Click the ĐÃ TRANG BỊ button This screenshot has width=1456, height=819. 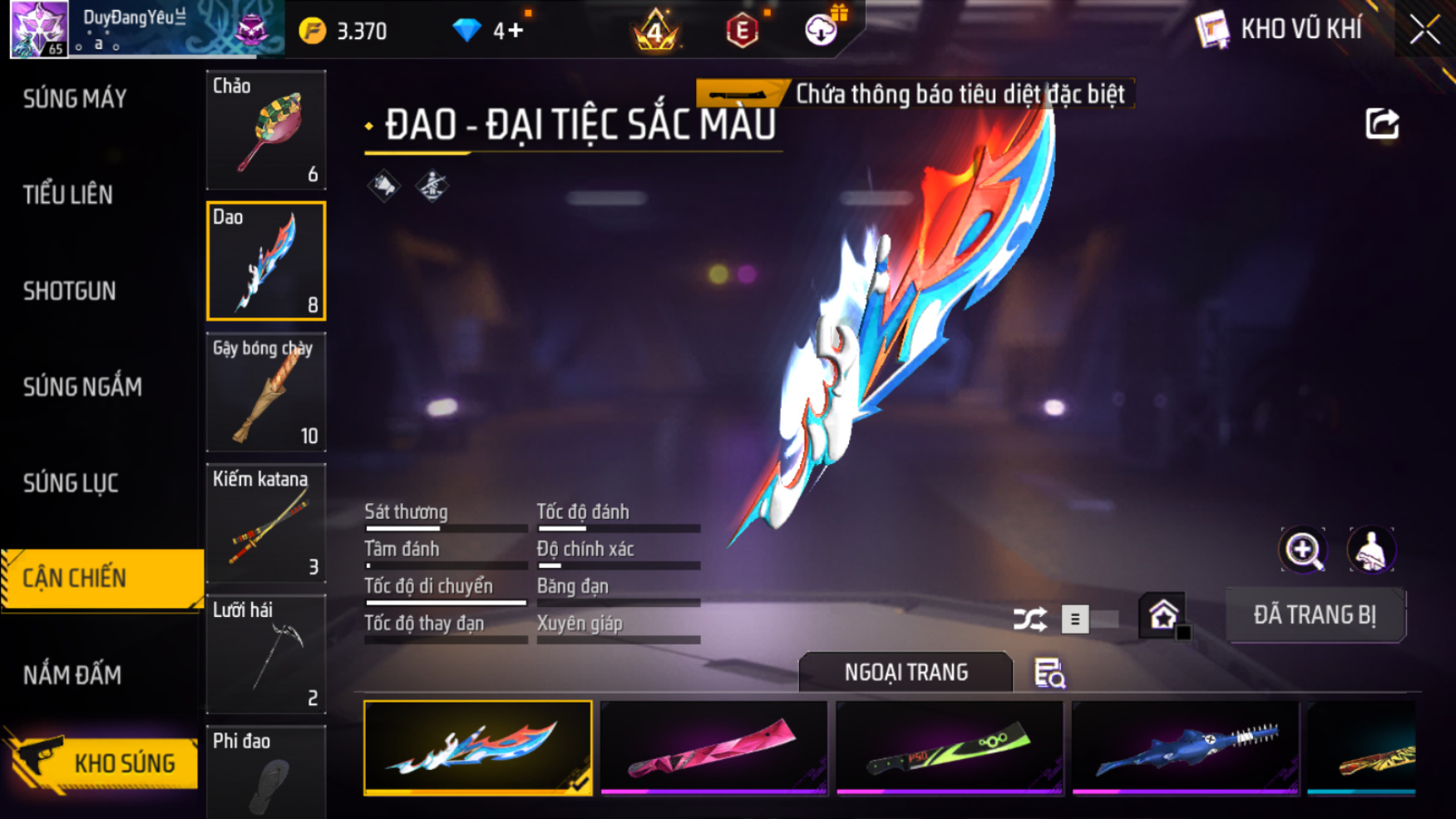point(1315,615)
